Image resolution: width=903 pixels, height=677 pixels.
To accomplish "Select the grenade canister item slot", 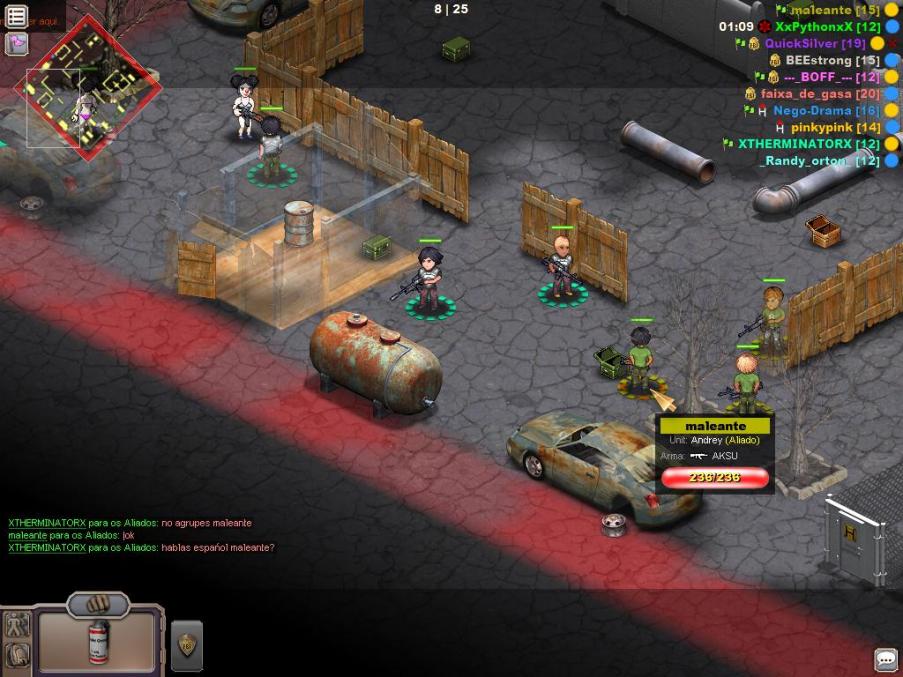I will (98, 642).
